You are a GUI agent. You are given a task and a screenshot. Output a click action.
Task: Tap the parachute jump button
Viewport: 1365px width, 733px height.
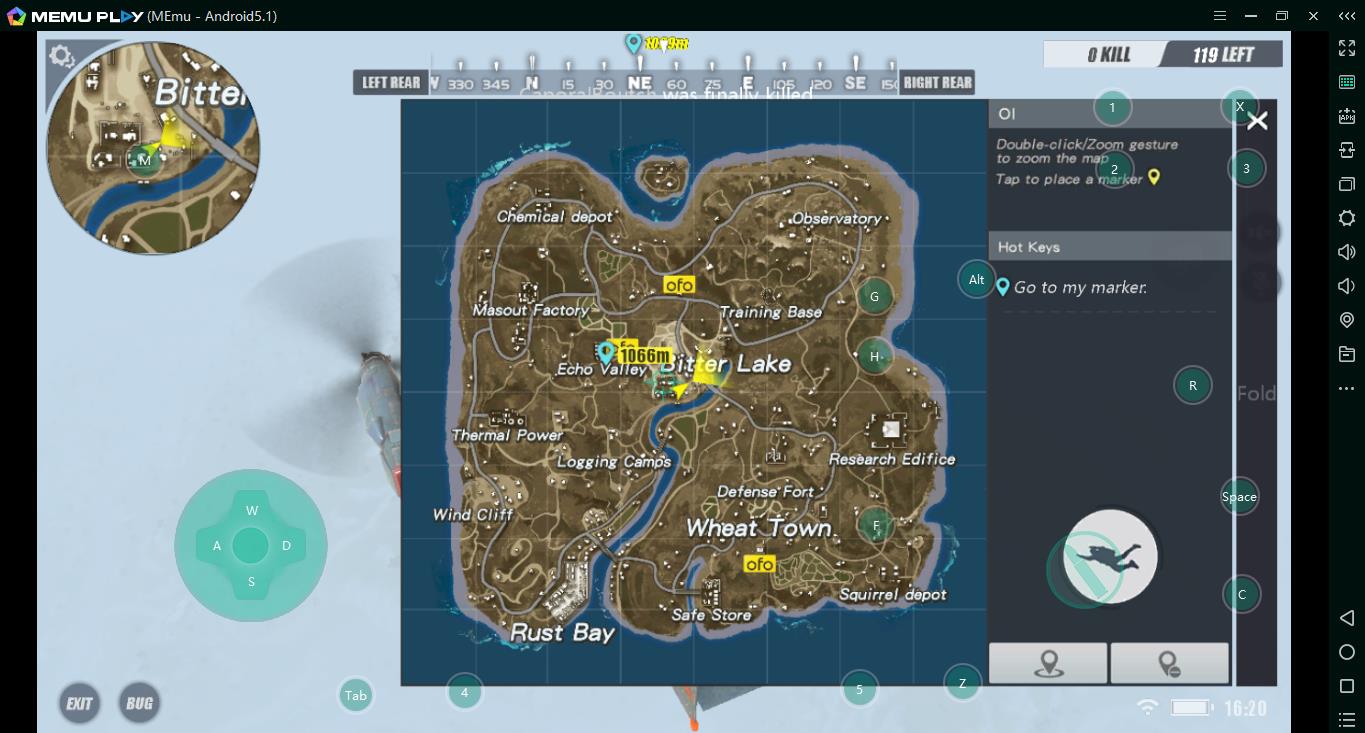point(1111,557)
